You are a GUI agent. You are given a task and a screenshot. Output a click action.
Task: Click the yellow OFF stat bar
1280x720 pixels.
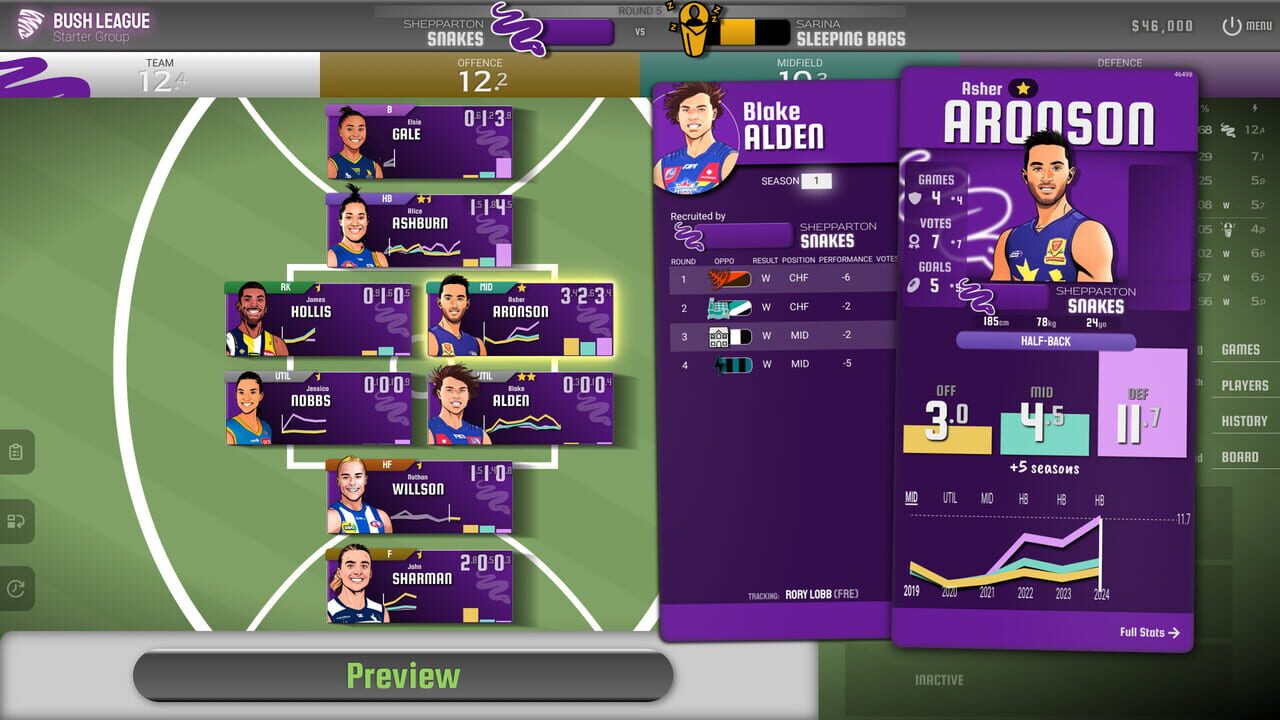945,440
